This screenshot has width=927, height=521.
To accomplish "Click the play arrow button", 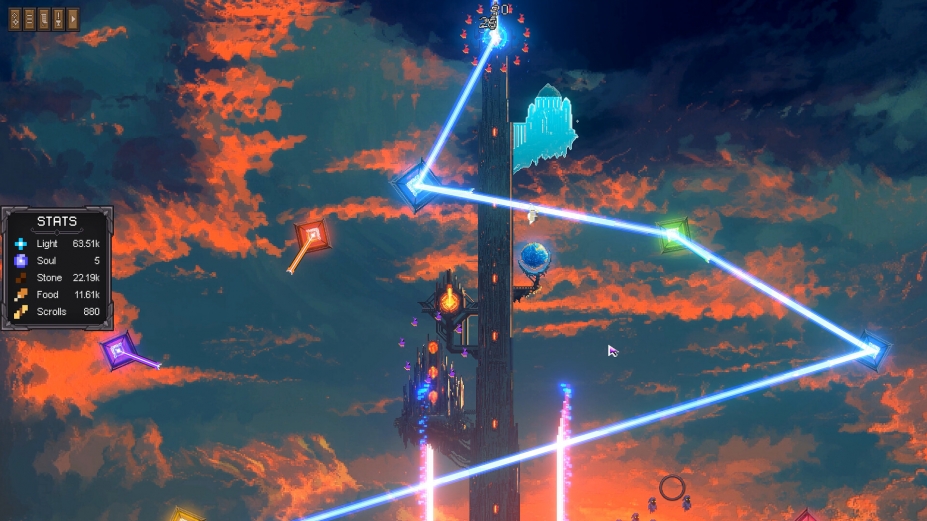I will [73, 19].
